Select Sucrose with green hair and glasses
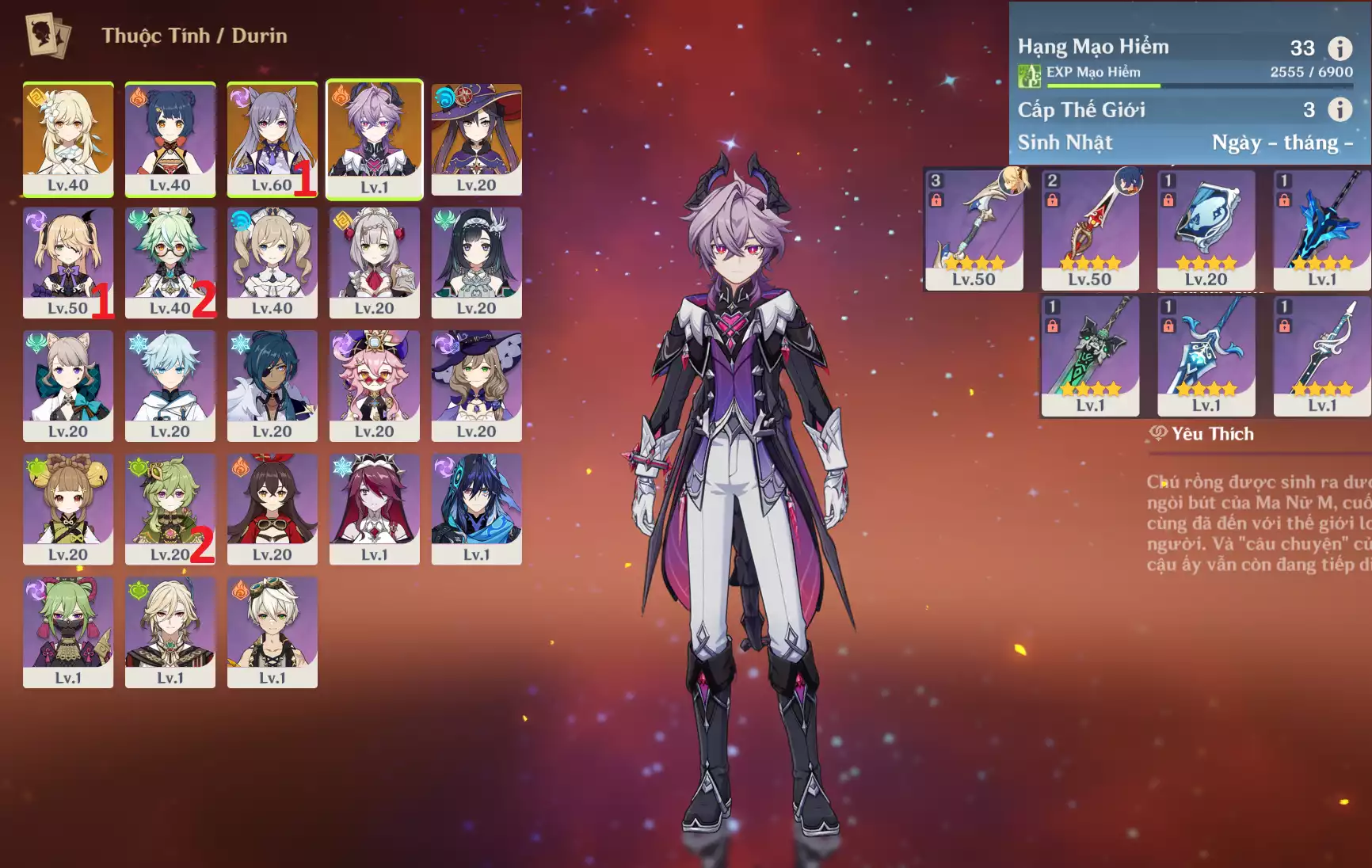The image size is (1372, 868). 170,262
